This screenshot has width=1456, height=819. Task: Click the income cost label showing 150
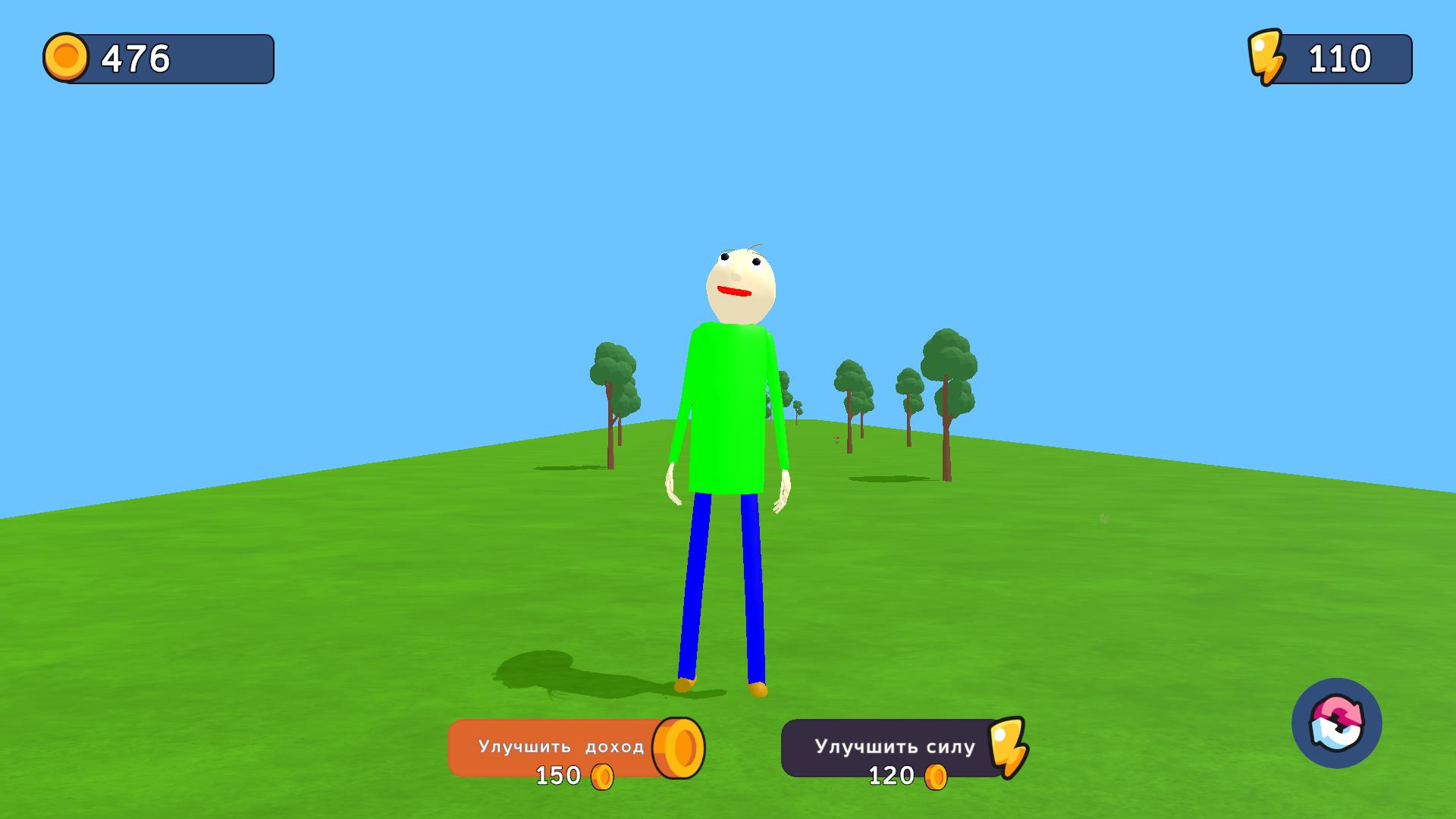(557, 776)
